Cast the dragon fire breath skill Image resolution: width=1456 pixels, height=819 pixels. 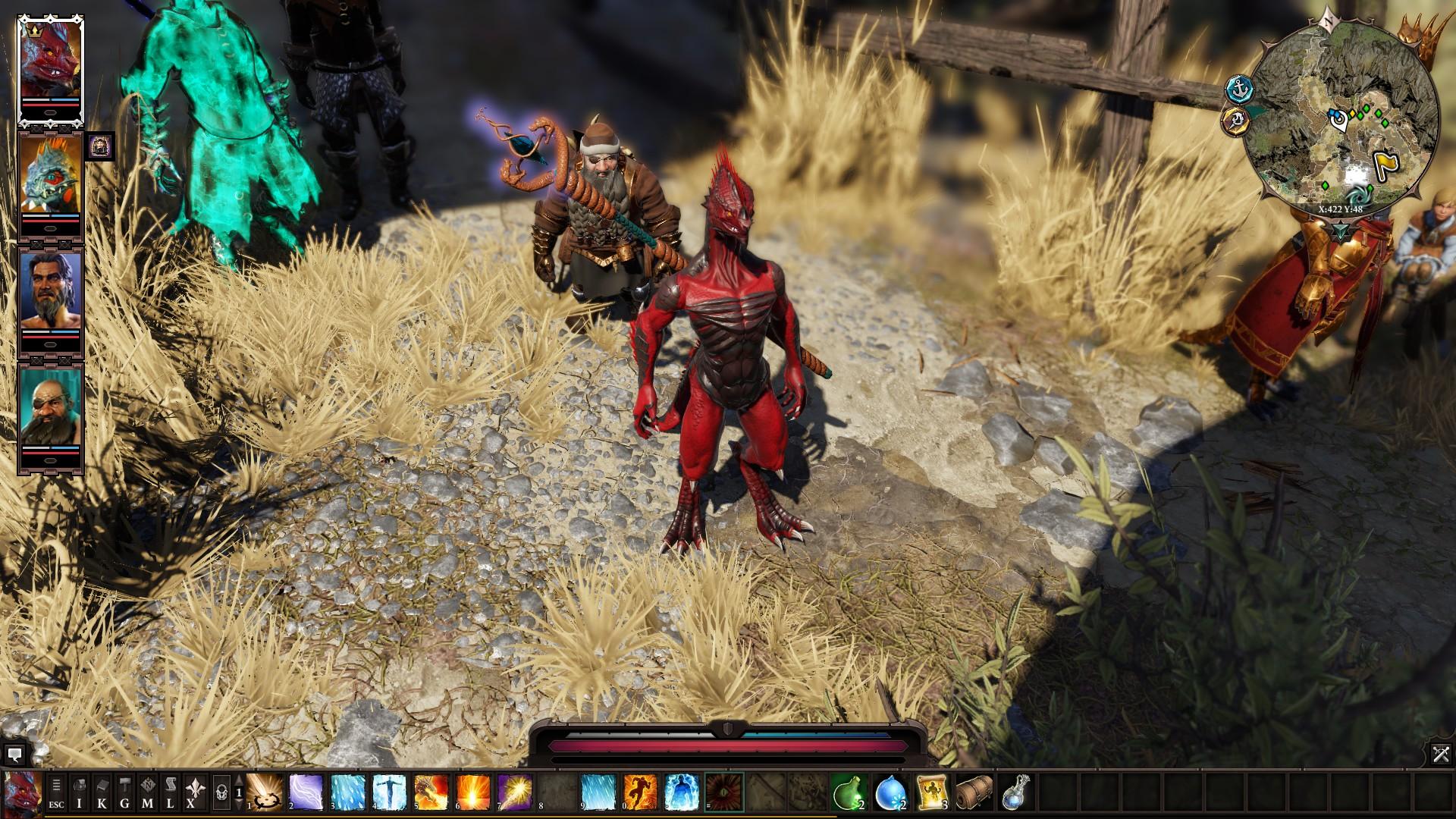431,792
